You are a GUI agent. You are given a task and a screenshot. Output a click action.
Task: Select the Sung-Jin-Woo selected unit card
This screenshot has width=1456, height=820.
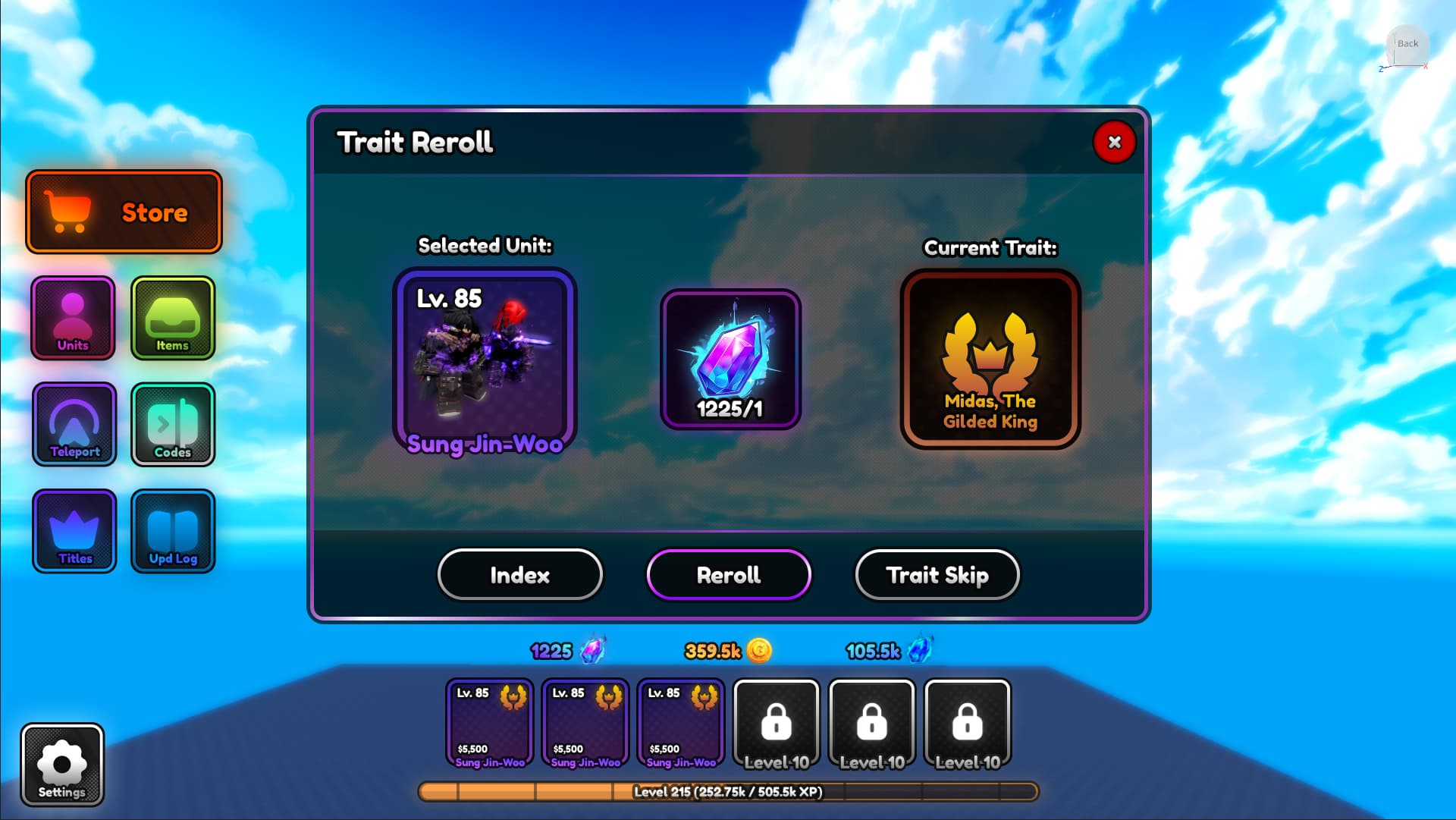click(485, 360)
